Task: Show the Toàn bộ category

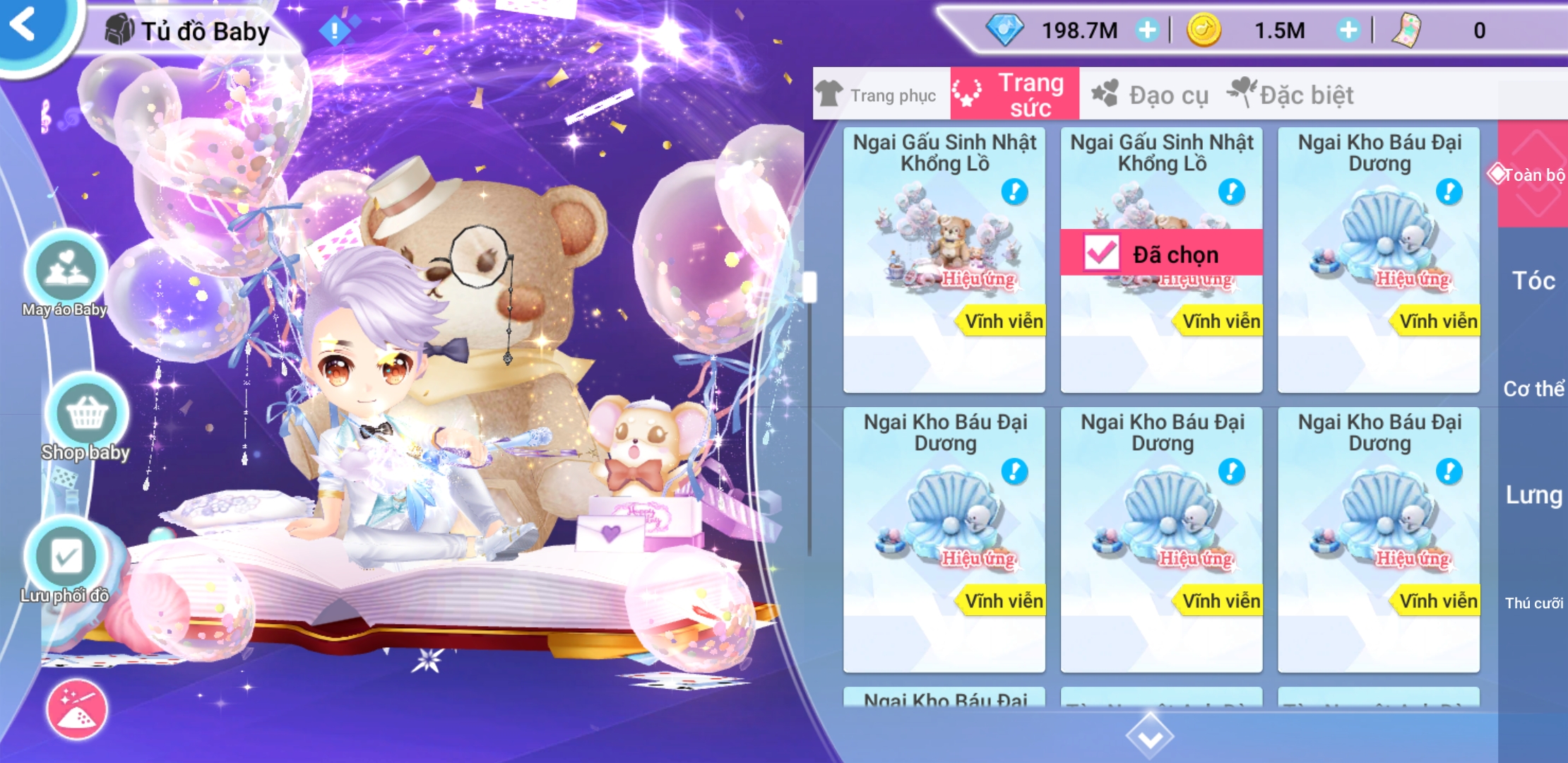Action: tap(1531, 175)
